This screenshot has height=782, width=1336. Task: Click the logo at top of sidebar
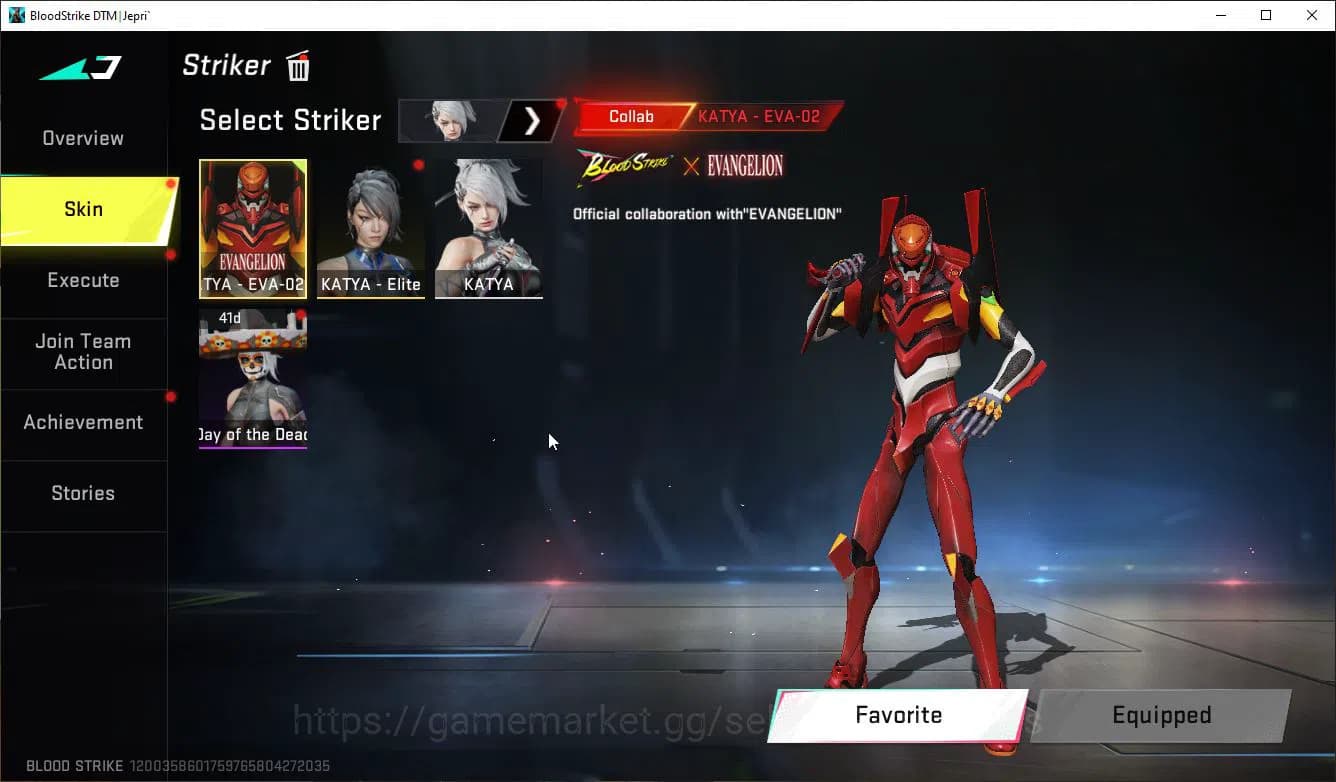(x=81, y=68)
